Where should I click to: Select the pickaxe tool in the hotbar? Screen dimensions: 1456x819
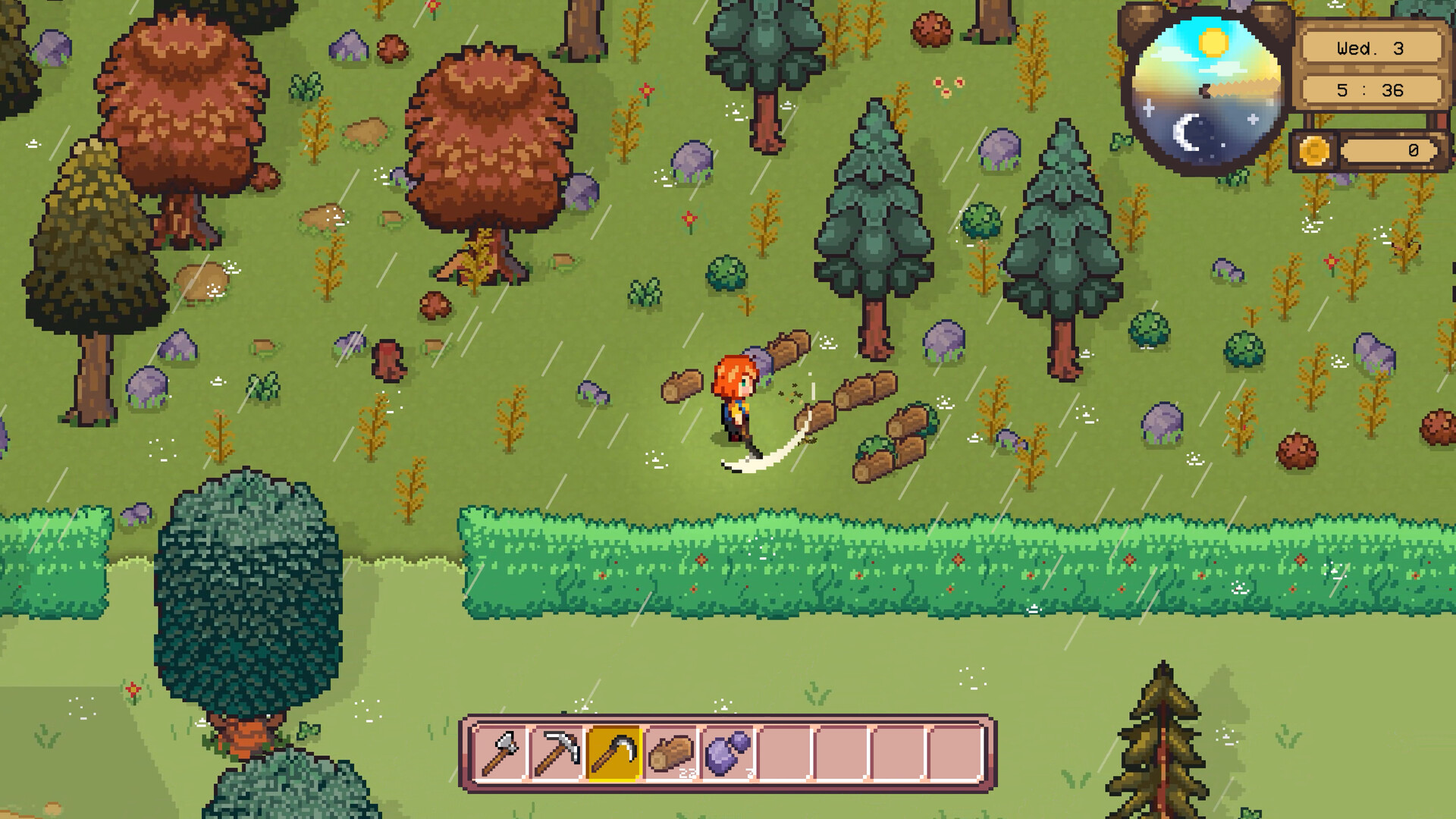pyautogui.click(x=556, y=750)
